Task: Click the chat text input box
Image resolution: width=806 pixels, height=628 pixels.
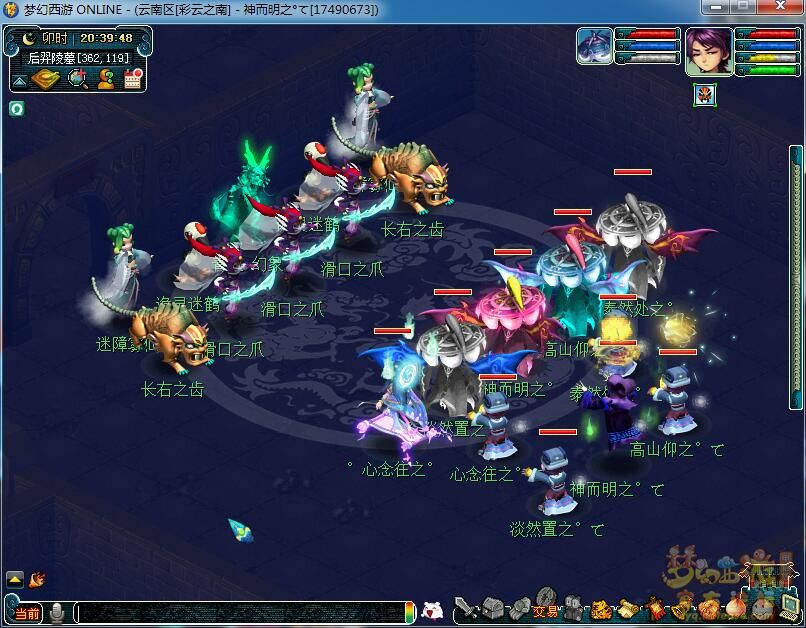Action: (240, 612)
